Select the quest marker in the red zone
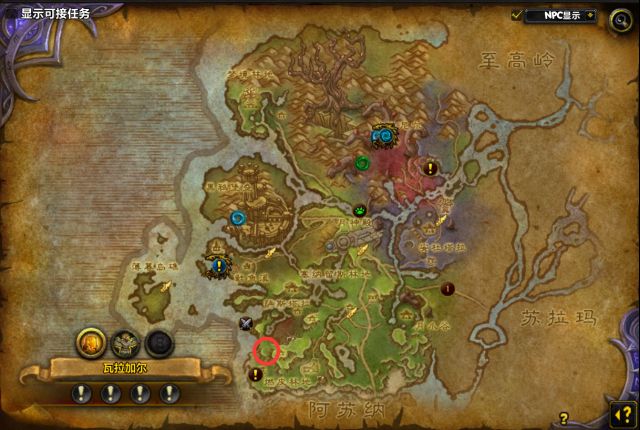Image resolution: width=640 pixels, height=430 pixels. tap(431, 168)
